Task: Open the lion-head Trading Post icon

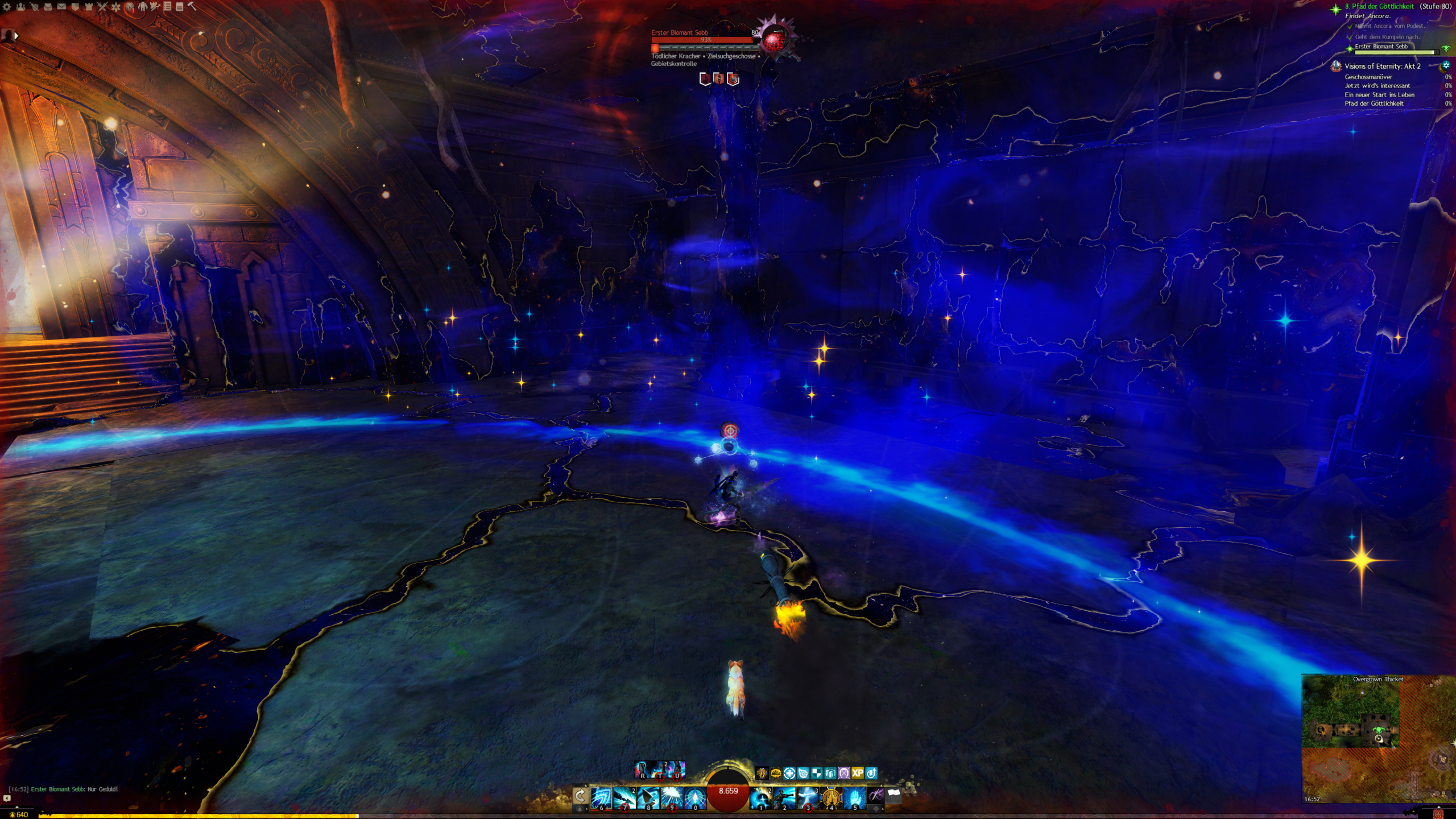Action: coord(130,7)
